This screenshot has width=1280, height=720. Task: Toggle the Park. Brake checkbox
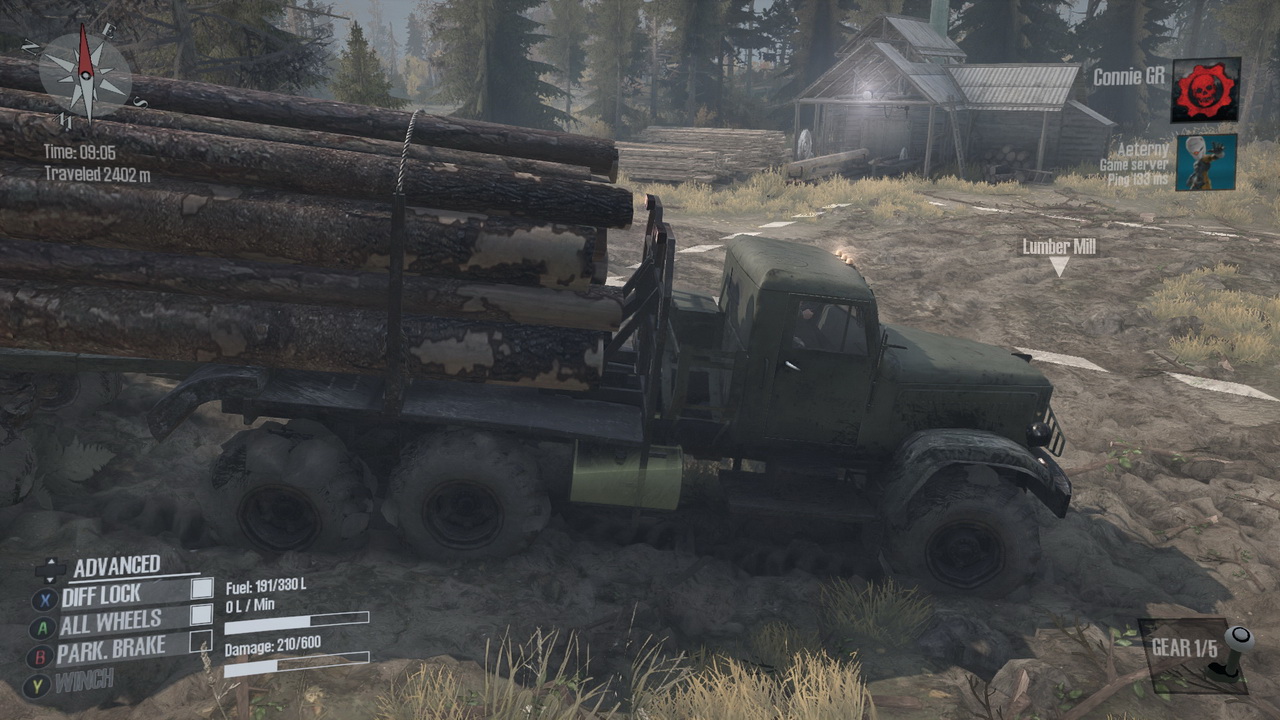click(202, 641)
